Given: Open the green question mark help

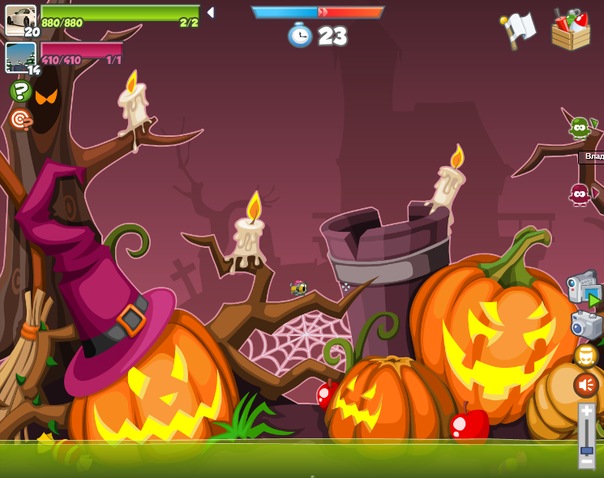Looking at the screenshot, I should coord(20,92).
